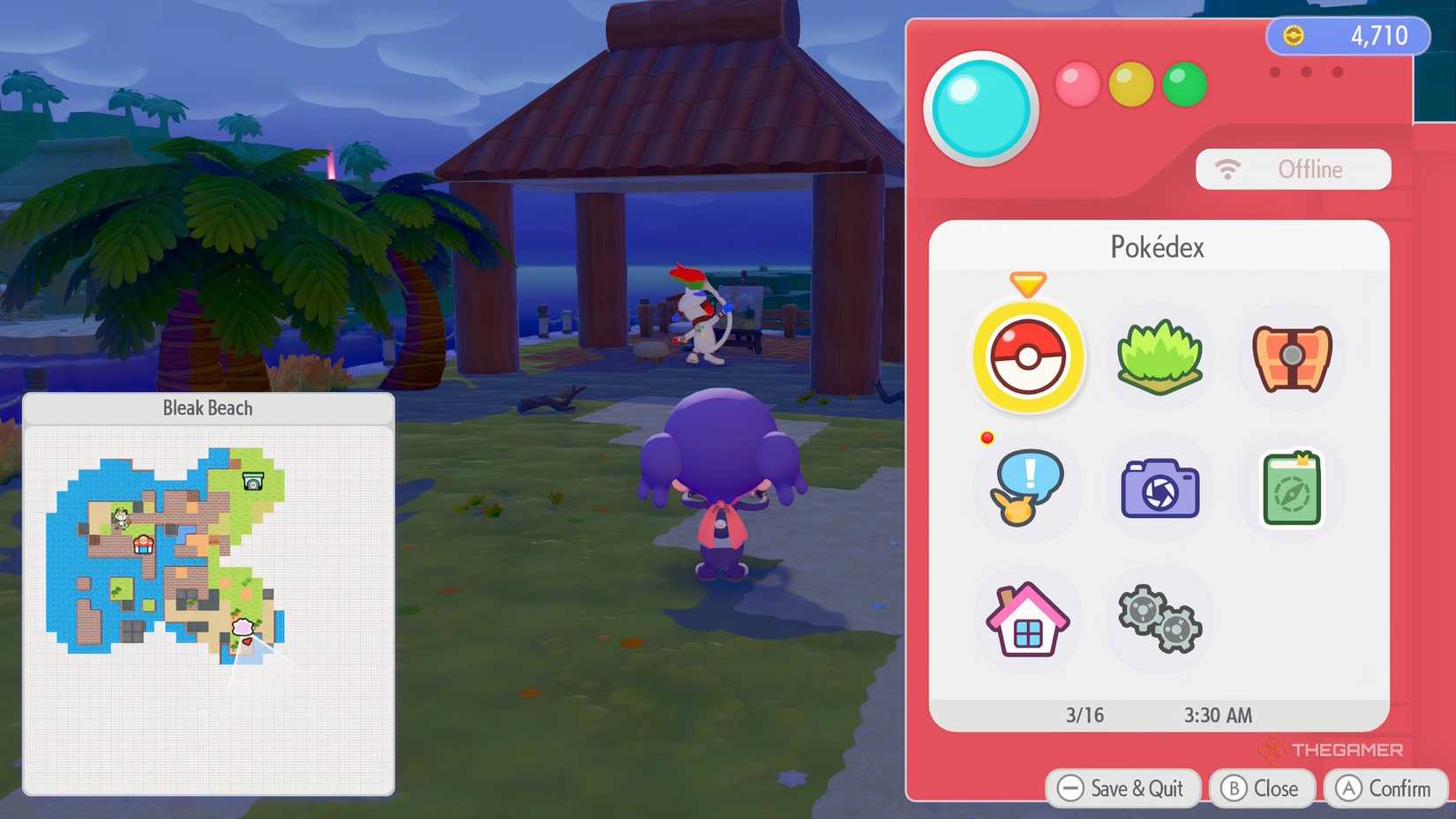1456x819 pixels.
Task: Click the Offline wifi indicator
Action: pos(1294,169)
